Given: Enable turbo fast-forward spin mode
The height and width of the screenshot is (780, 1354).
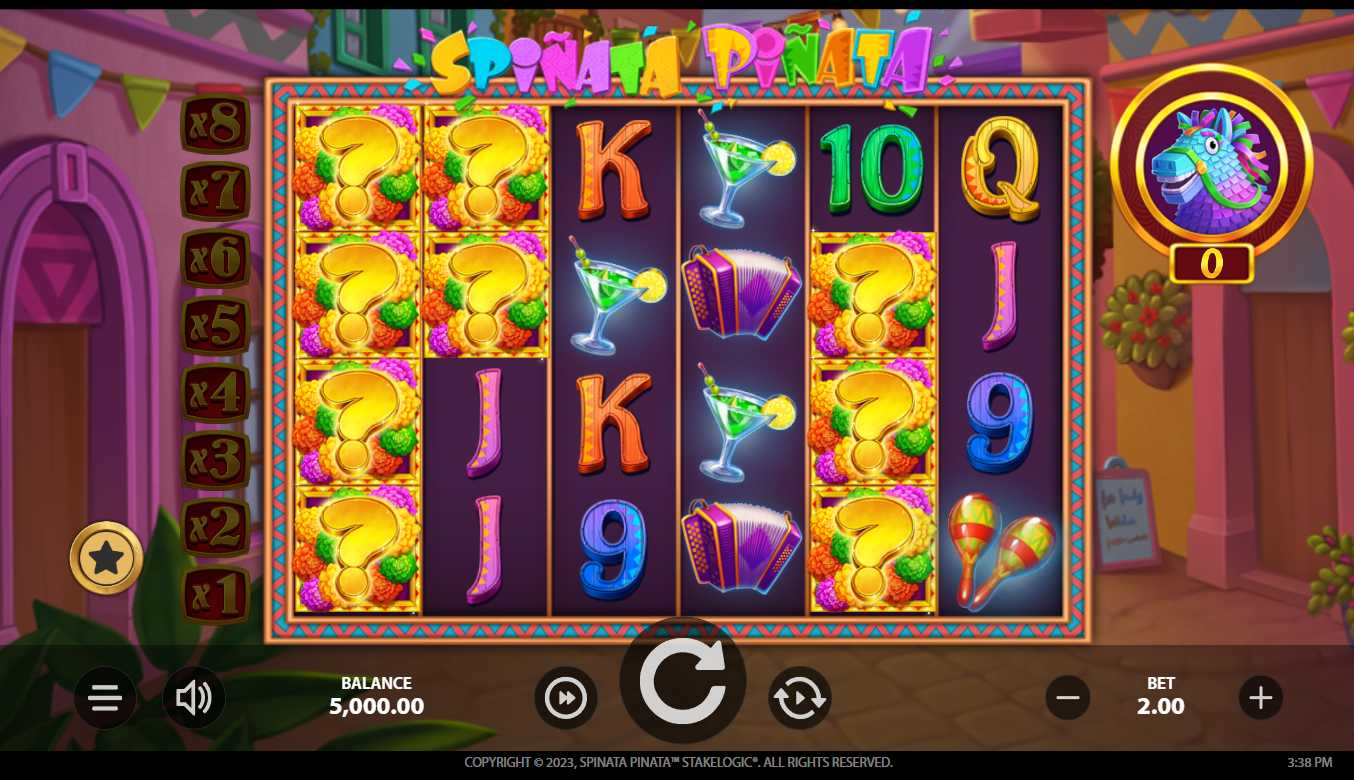Looking at the screenshot, I should (x=566, y=698).
